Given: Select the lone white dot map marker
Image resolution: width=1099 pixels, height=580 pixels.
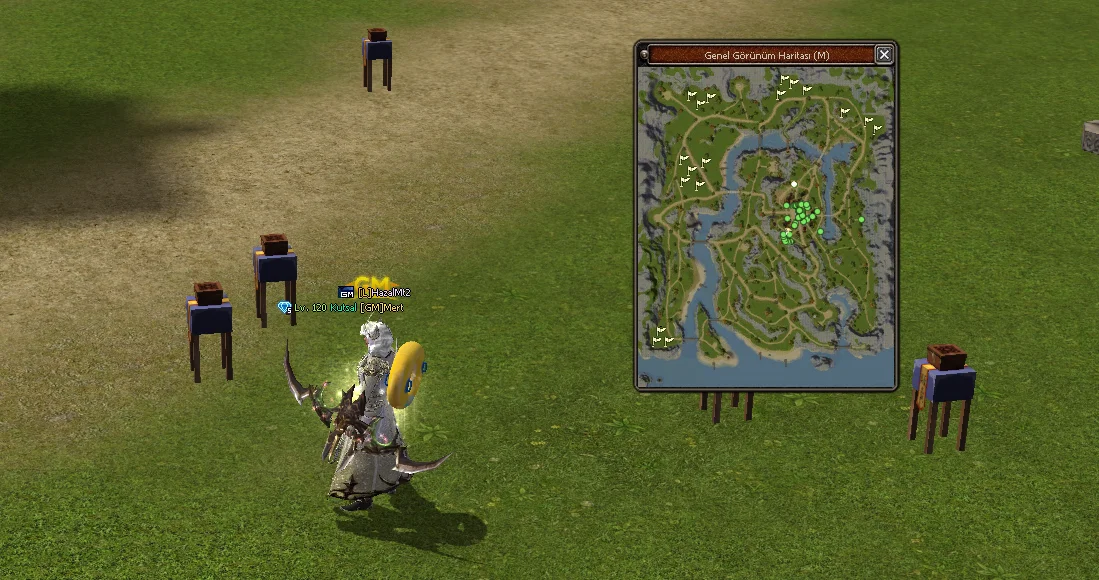Looking at the screenshot, I should pyautogui.click(x=794, y=184).
